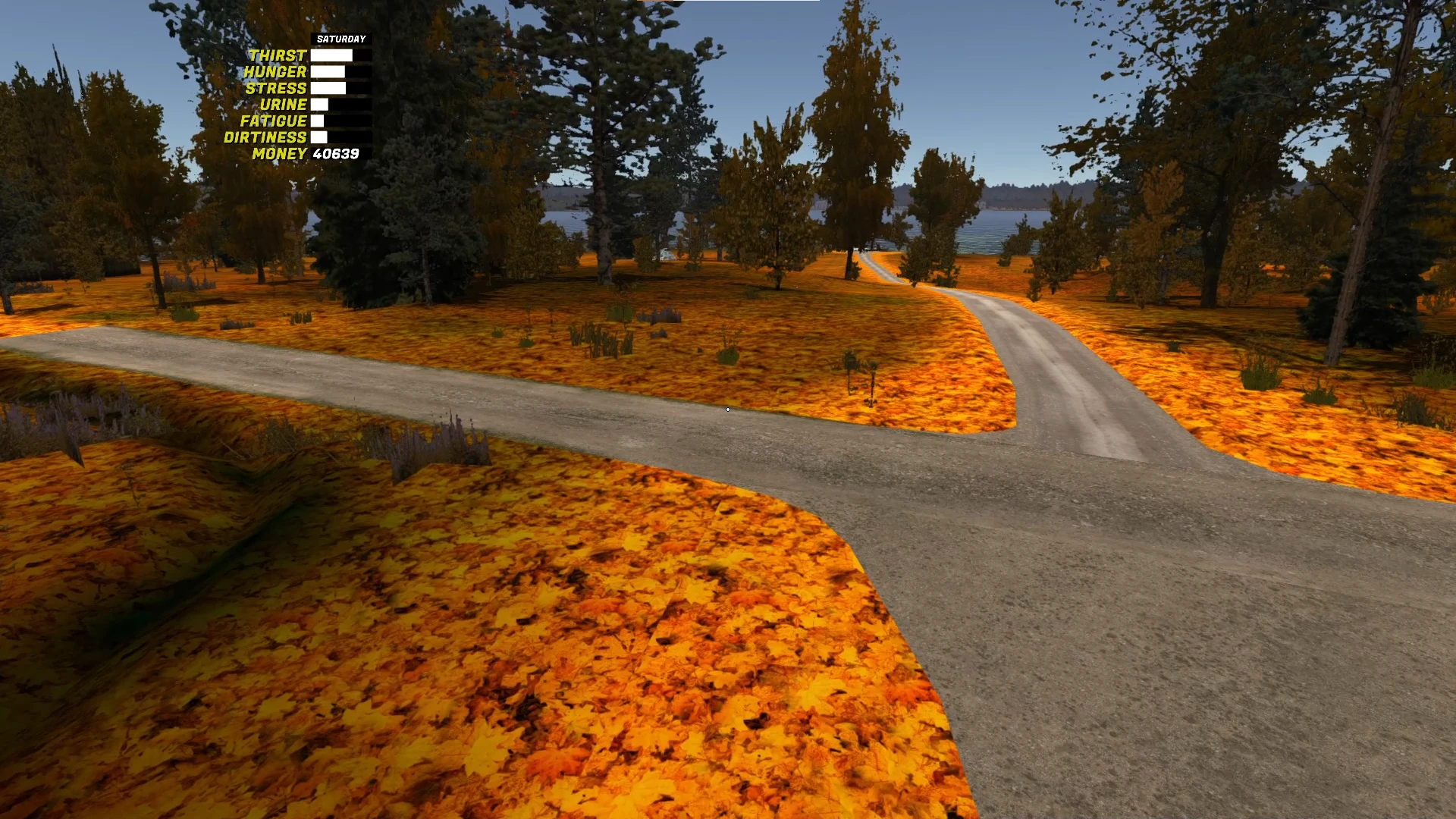Screen dimensions: 1456x819
Task: Click the small urine bar fill
Action: [x=319, y=104]
